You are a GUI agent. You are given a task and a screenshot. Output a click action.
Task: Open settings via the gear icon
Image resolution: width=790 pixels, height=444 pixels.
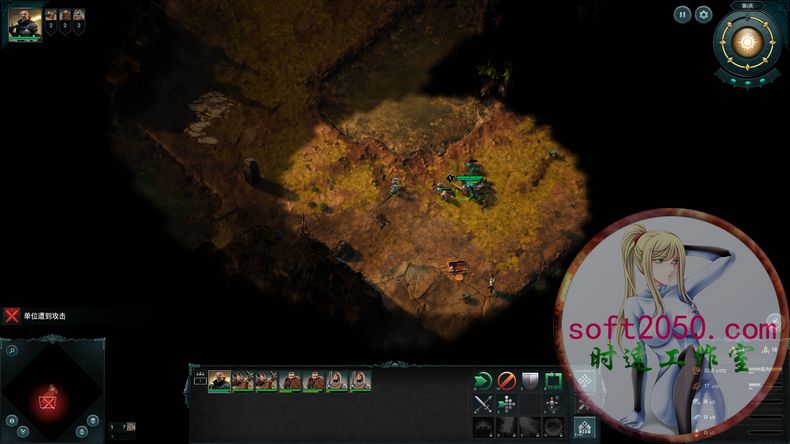(704, 14)
